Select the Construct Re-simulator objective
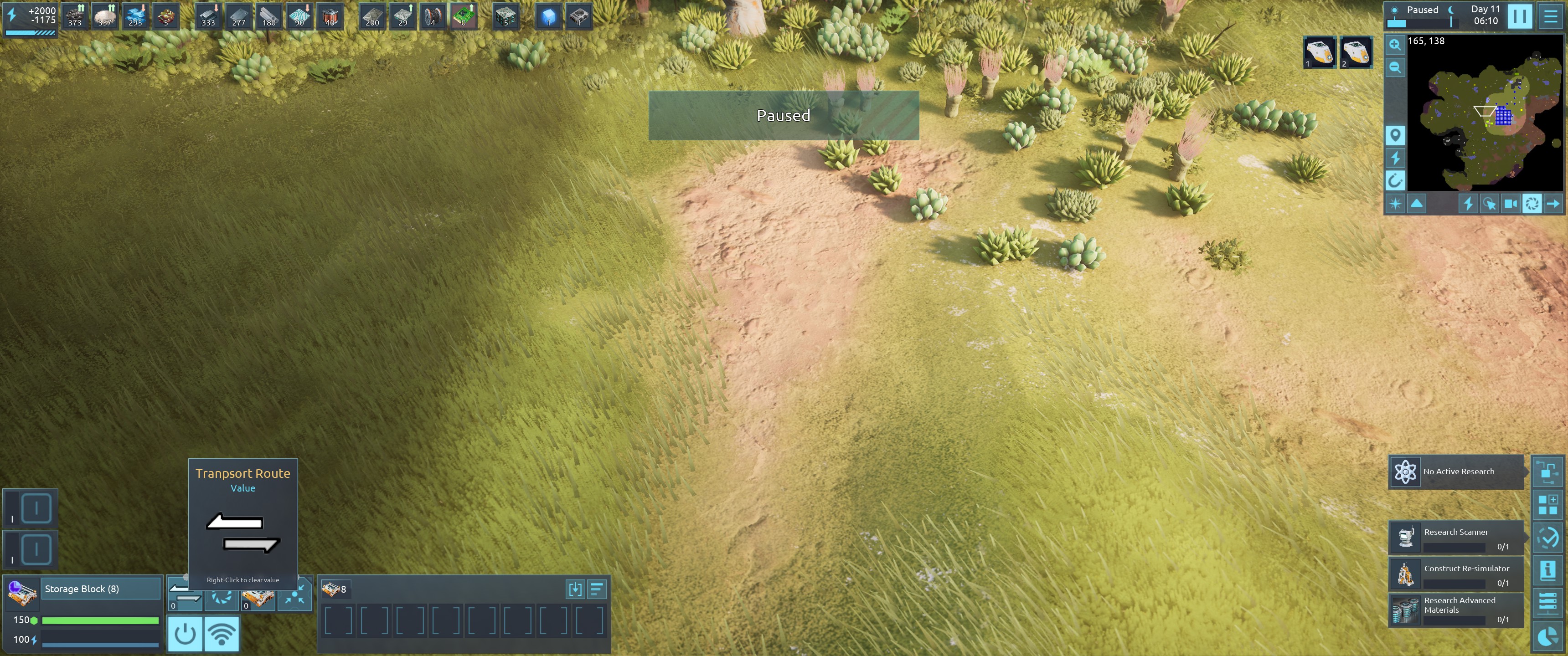The width and height of the screenshot is (1568, 656). tap(1456, 574)
